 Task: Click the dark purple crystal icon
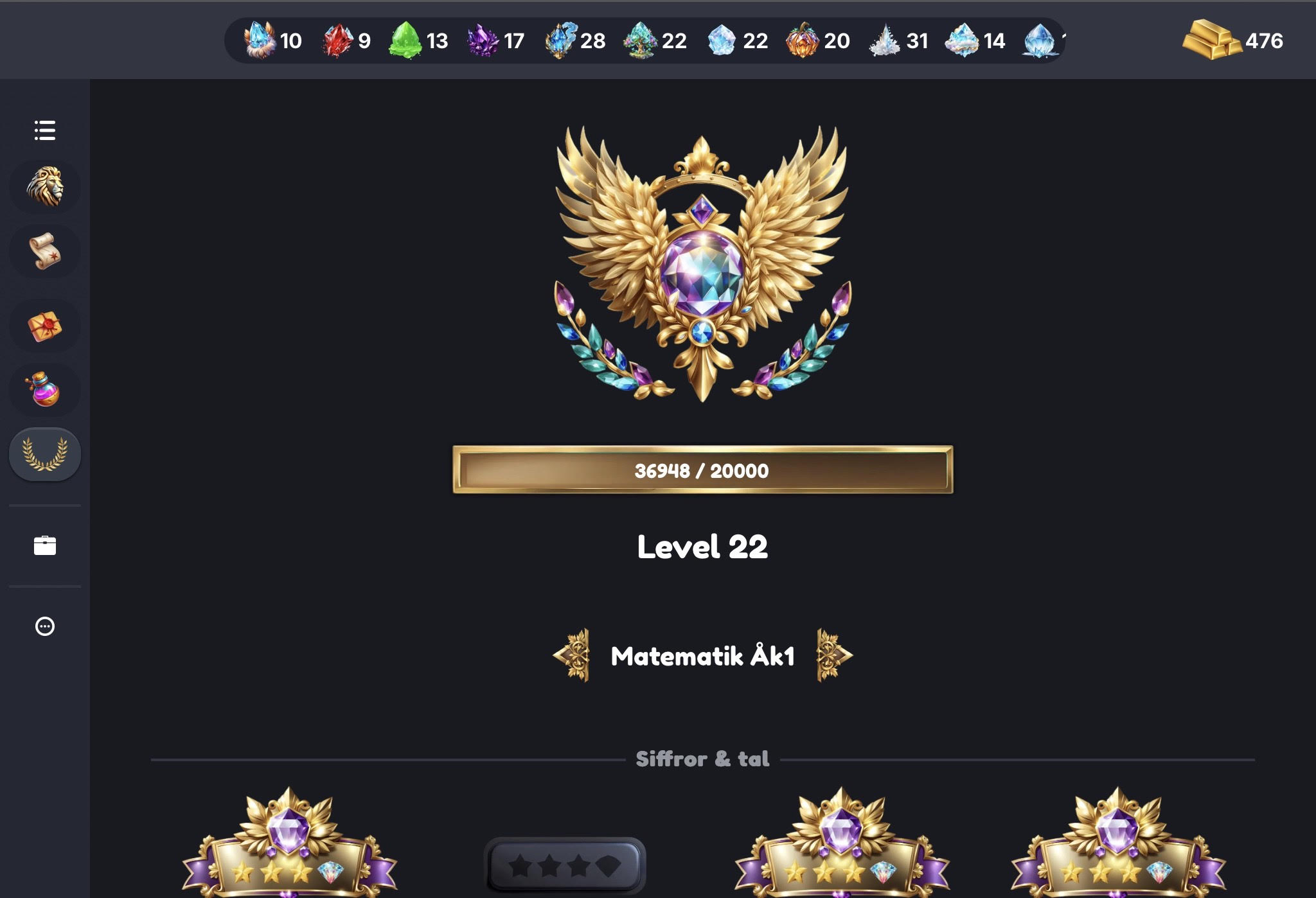483,40
